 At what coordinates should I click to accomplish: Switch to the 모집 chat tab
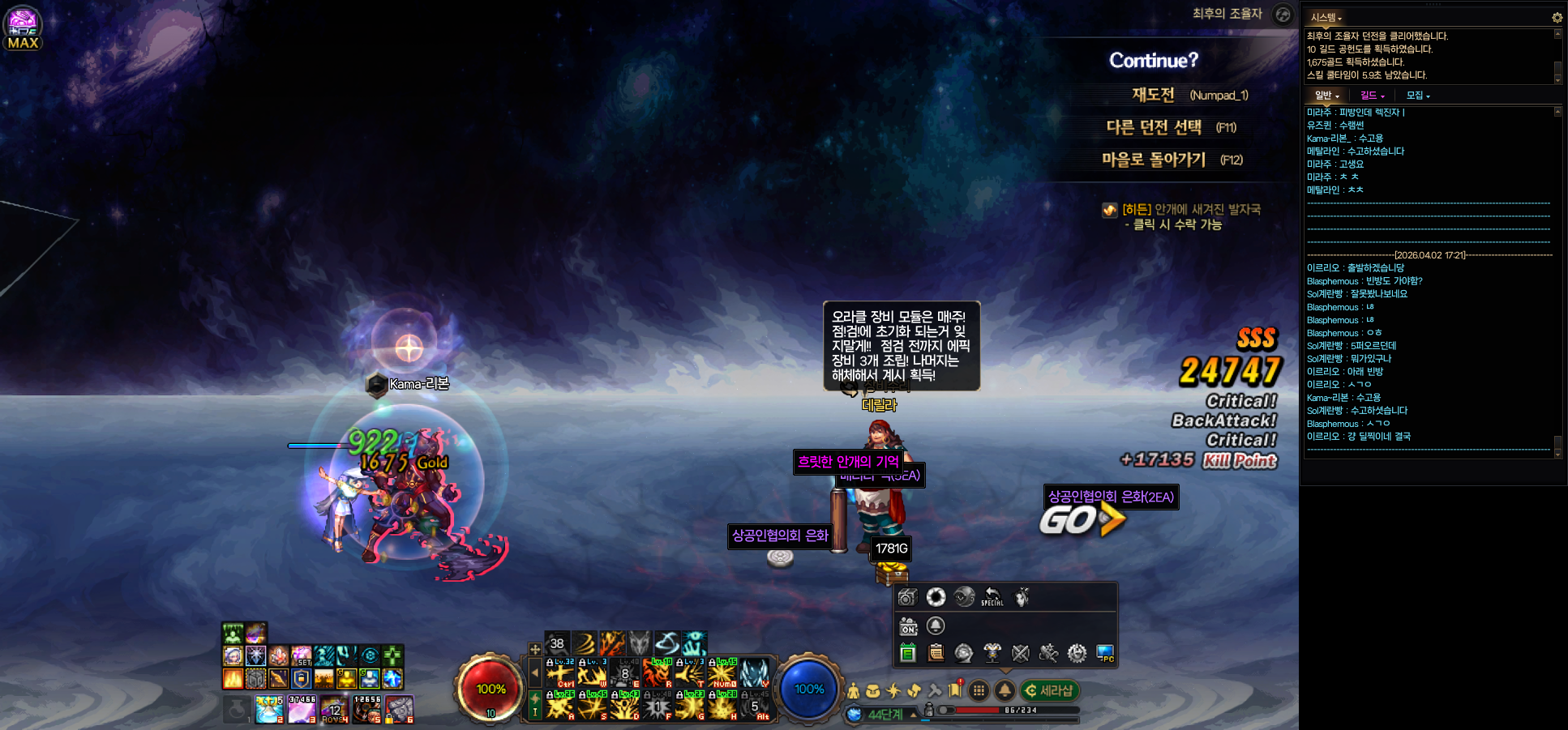coord(1417,96)
